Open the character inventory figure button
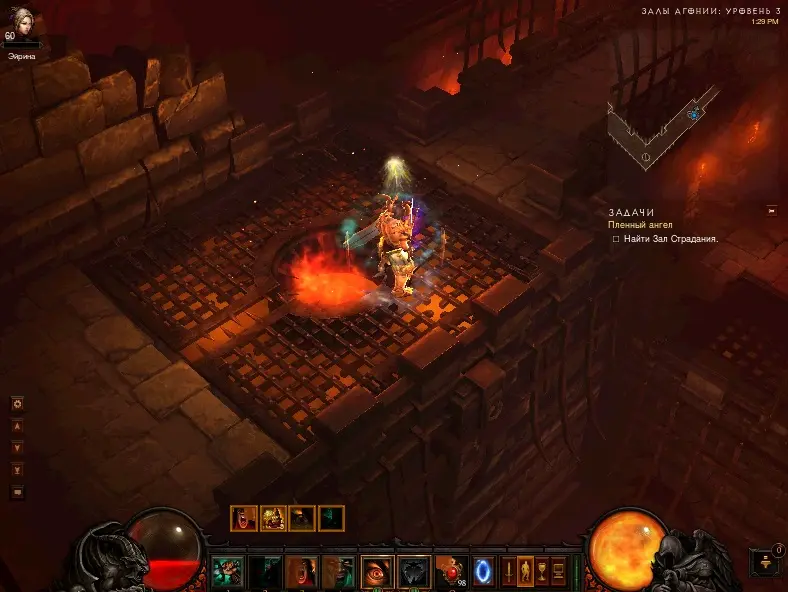 [x=526, y=571]
